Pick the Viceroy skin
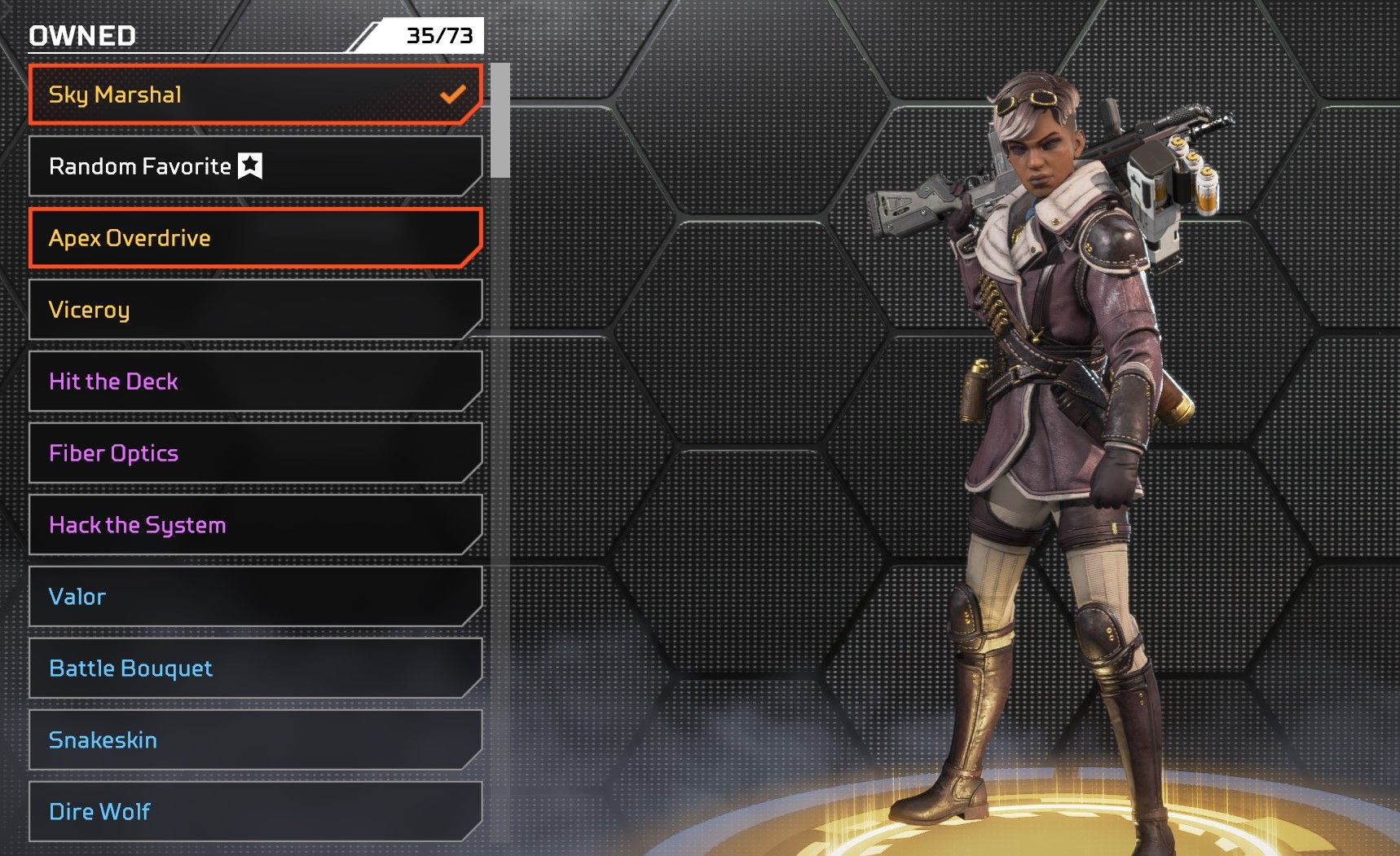The height and width of the screenshot is (856, 1400). (254, 310)
